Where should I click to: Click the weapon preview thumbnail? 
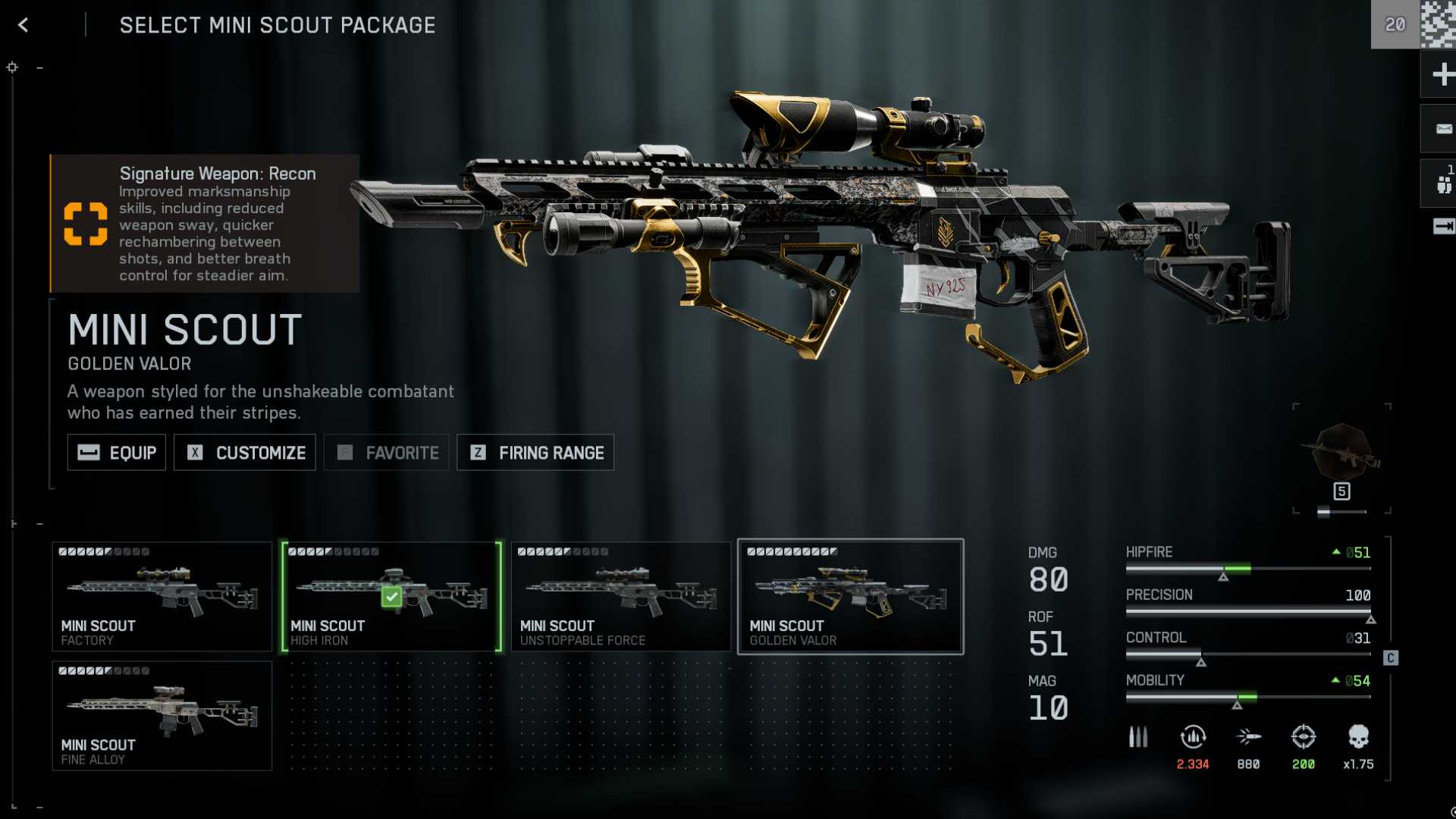(x=1341, y=453)
